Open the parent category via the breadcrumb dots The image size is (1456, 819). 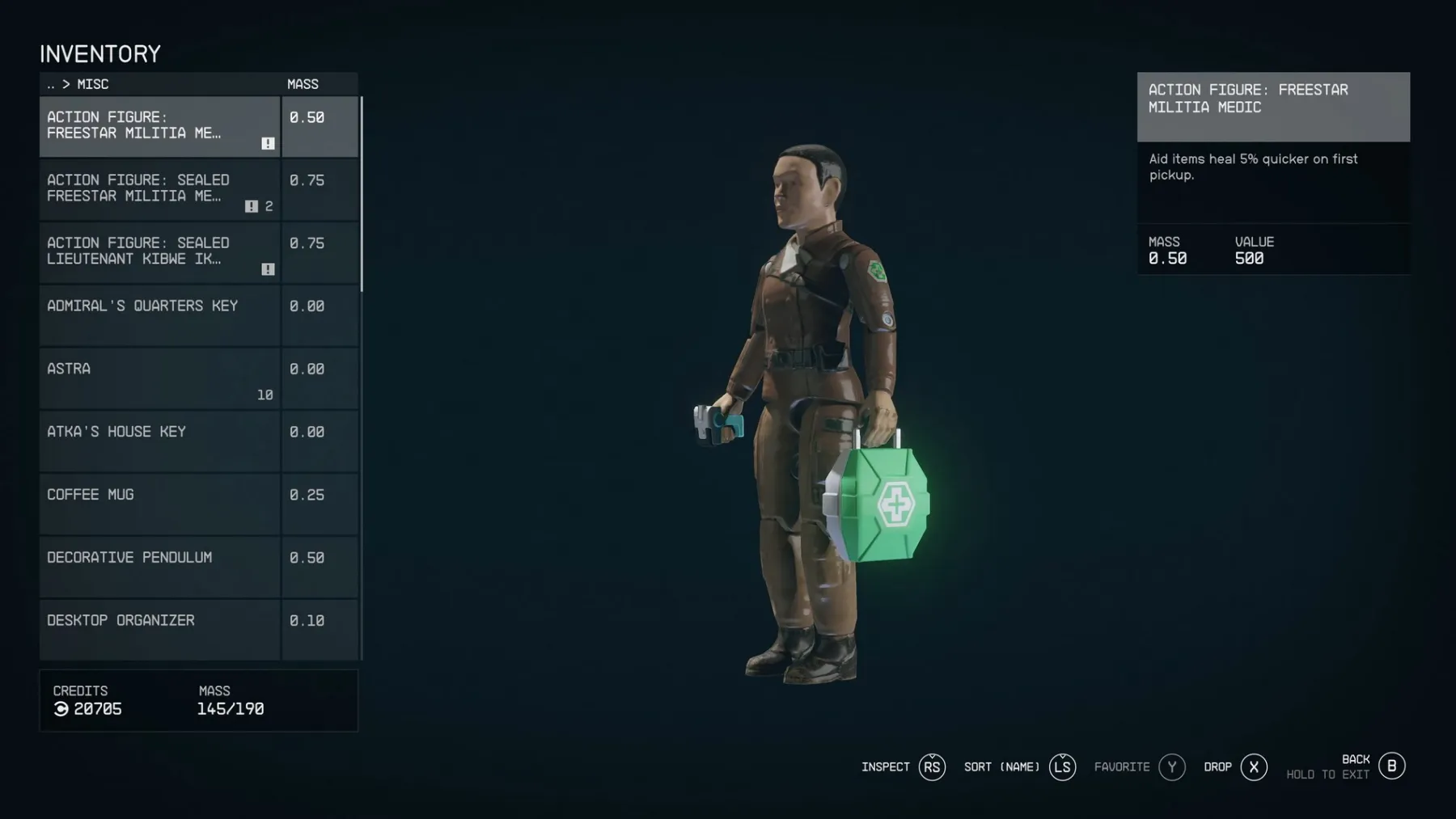pyautogui.click(x=52, y=84)
